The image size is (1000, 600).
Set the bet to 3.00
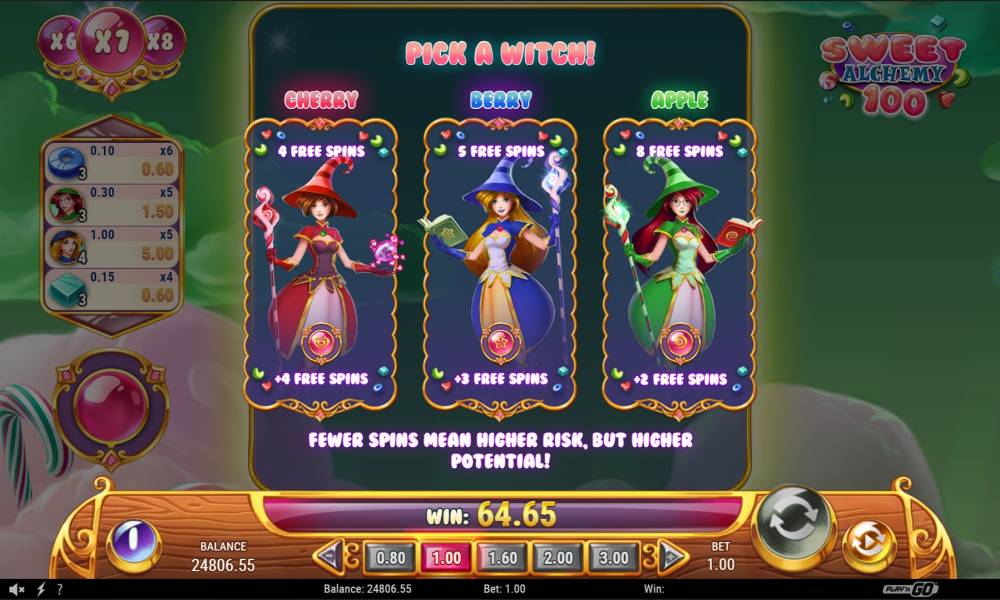point(614,556)
